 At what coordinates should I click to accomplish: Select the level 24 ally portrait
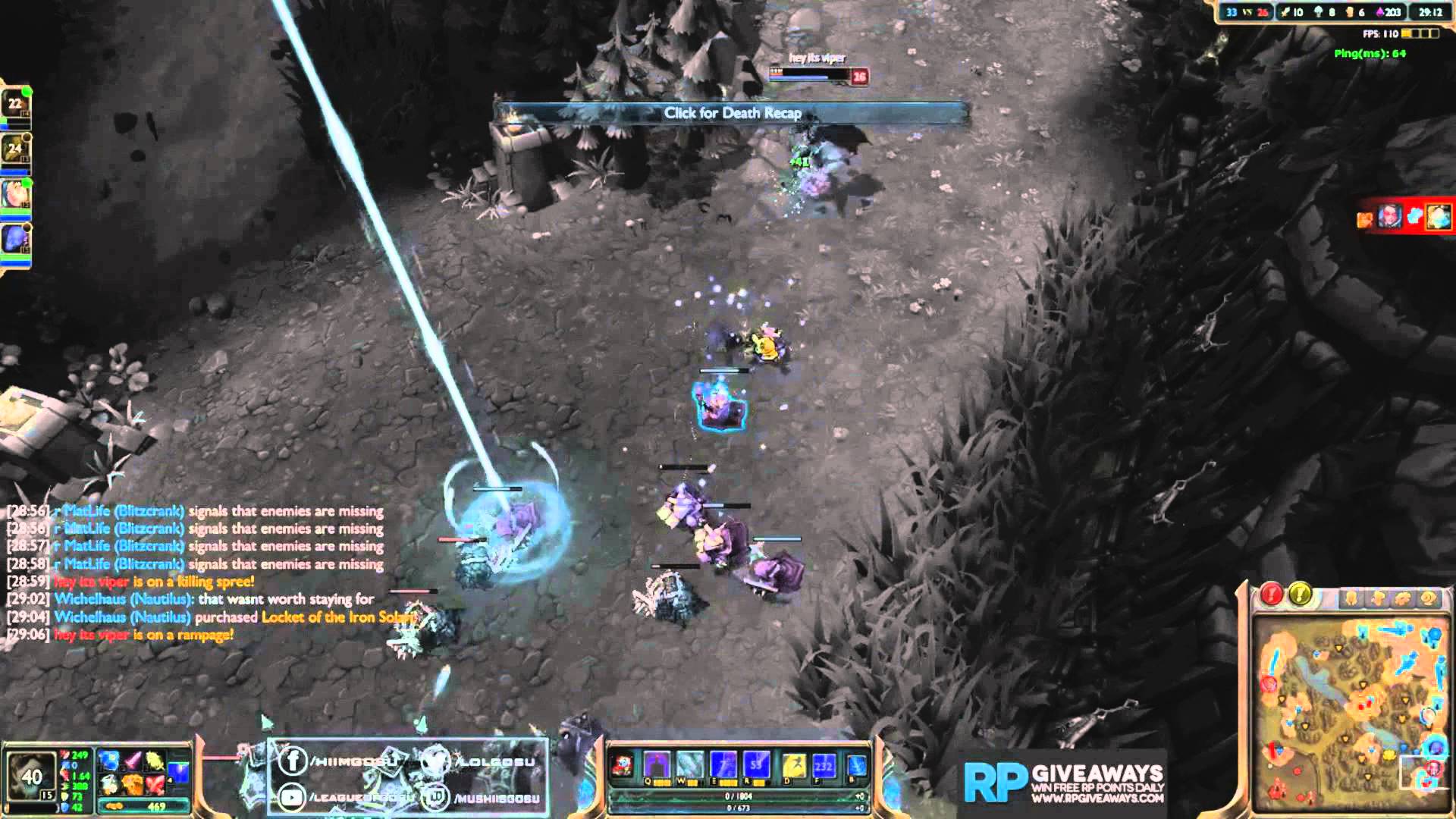click(x=15, y=149)
